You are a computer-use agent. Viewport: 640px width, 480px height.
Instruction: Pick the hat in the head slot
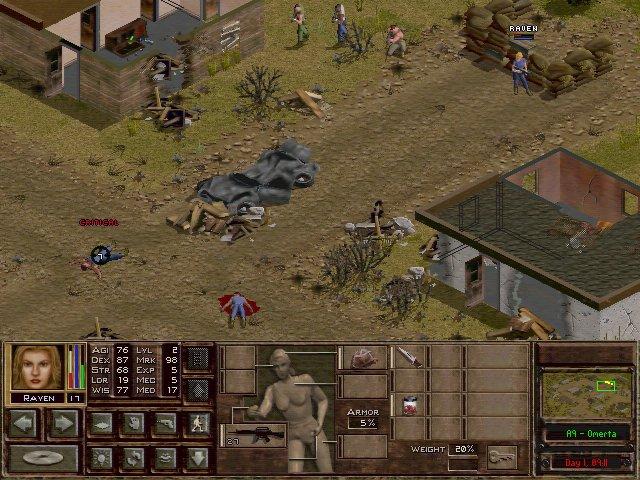pyautogui.click(x=363, y=358)
